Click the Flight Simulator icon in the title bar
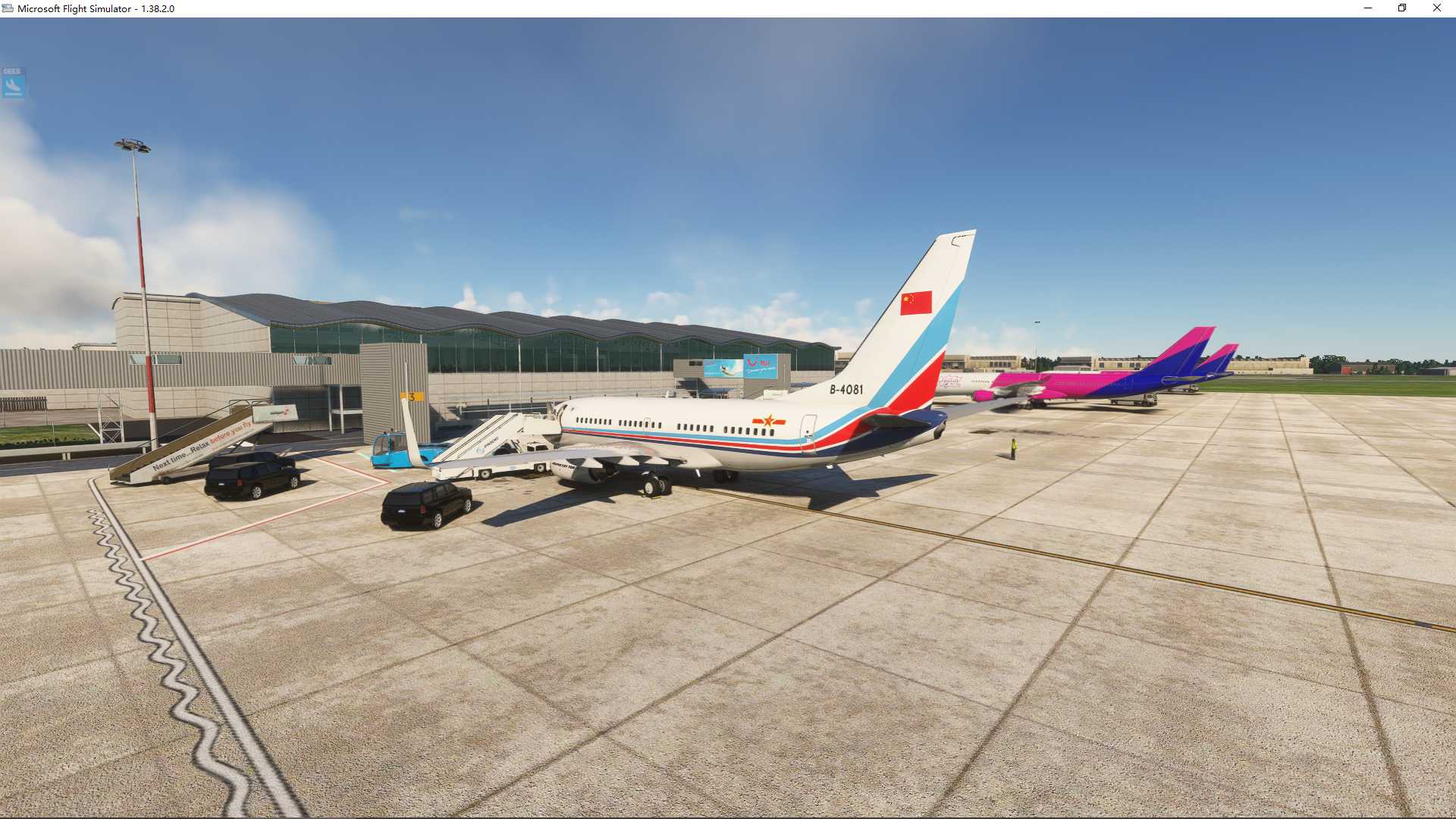The image size is (1456, 819). [7, 8]
